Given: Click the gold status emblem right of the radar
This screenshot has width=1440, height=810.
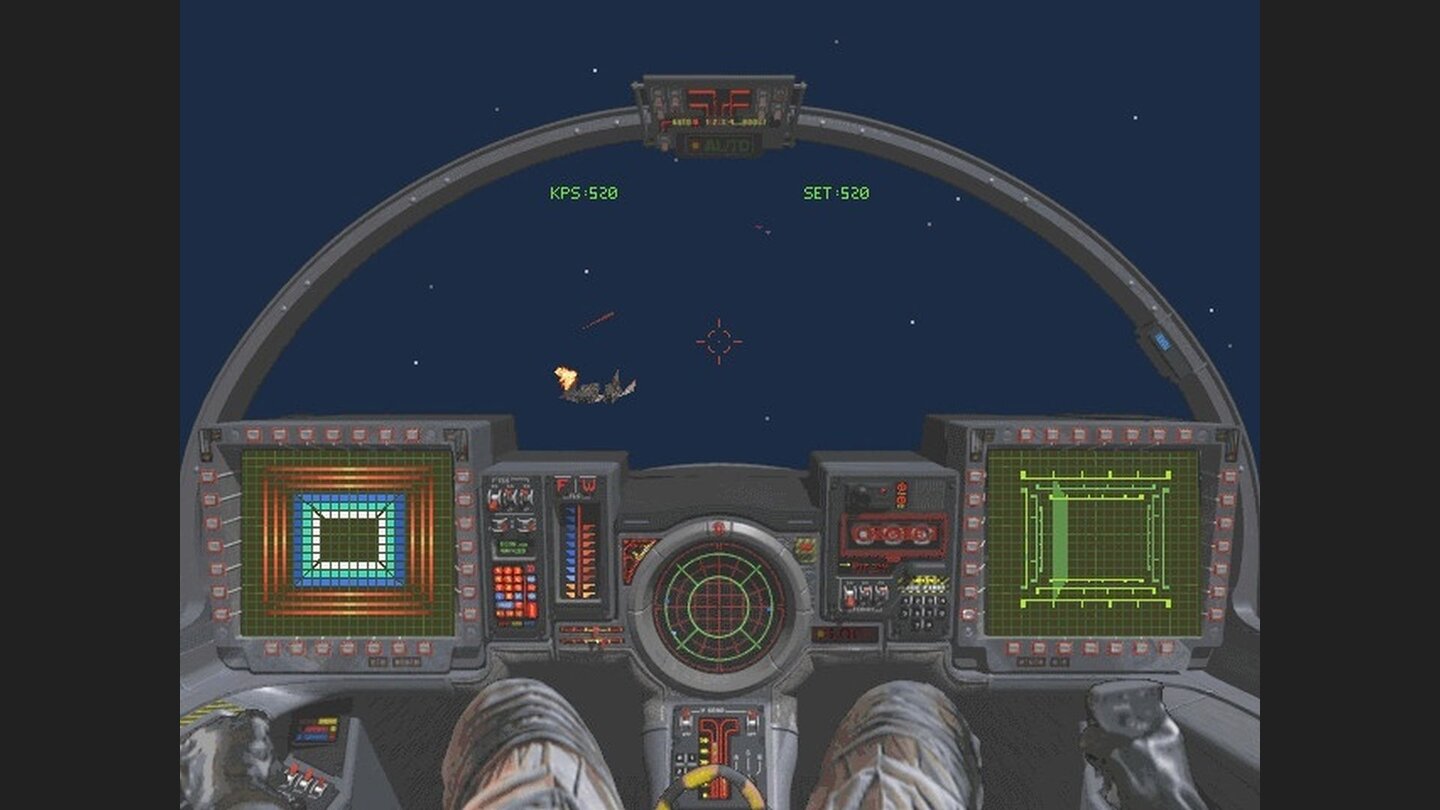Looking at the screenshot, I should coord(805,548).
